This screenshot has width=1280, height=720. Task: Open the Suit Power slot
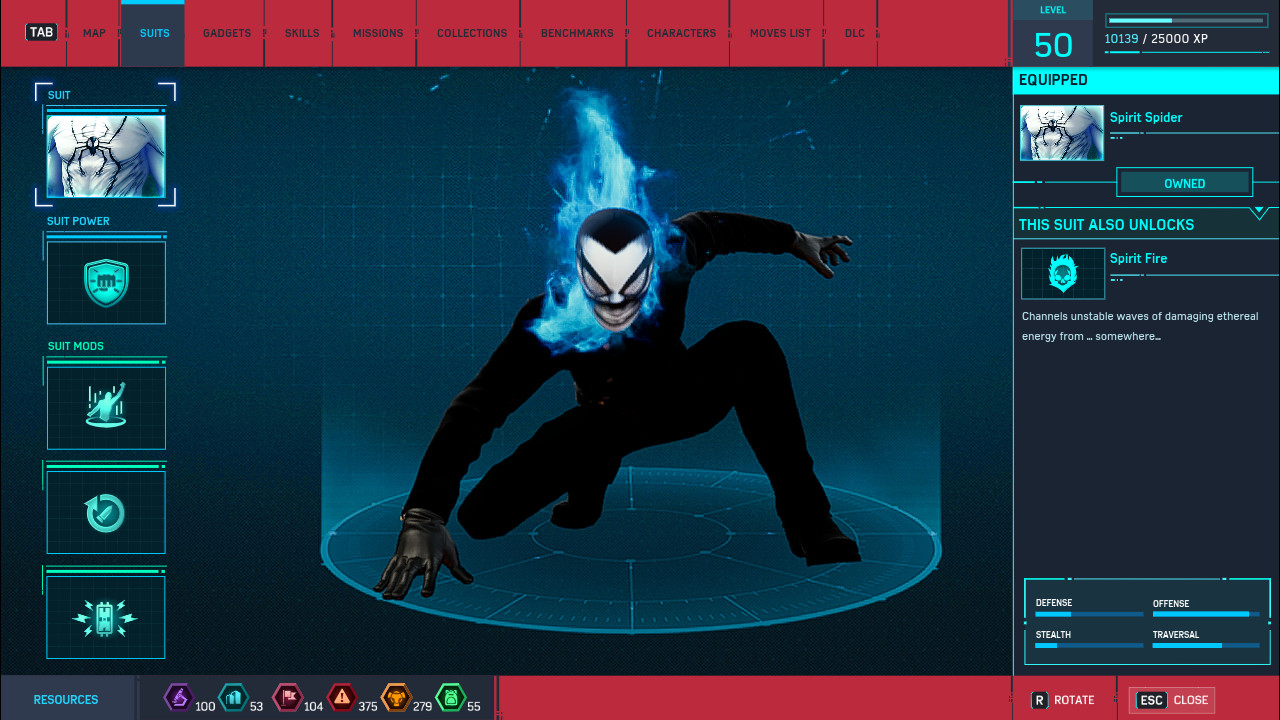[105, 282]
